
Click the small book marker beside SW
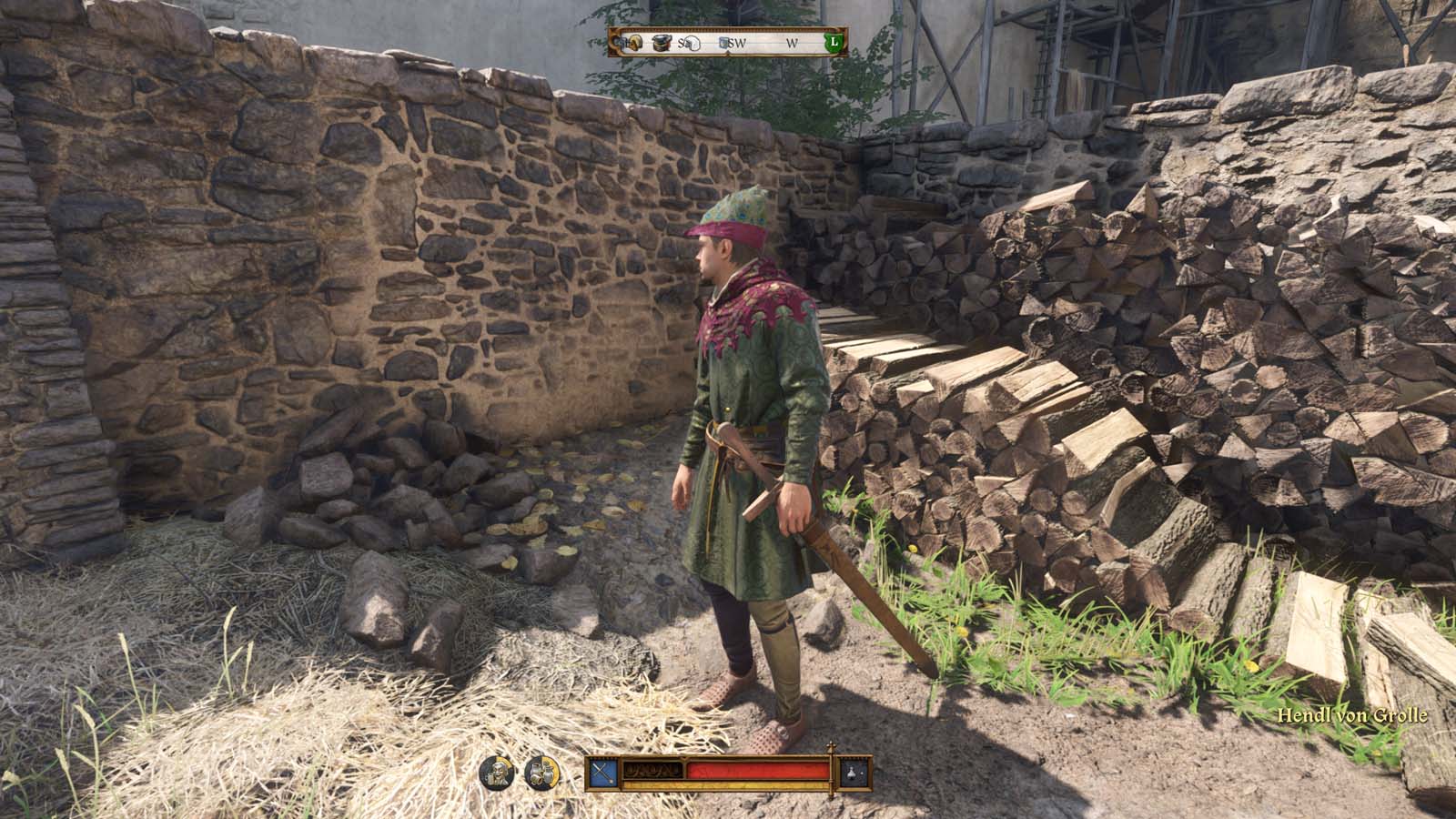723,41
